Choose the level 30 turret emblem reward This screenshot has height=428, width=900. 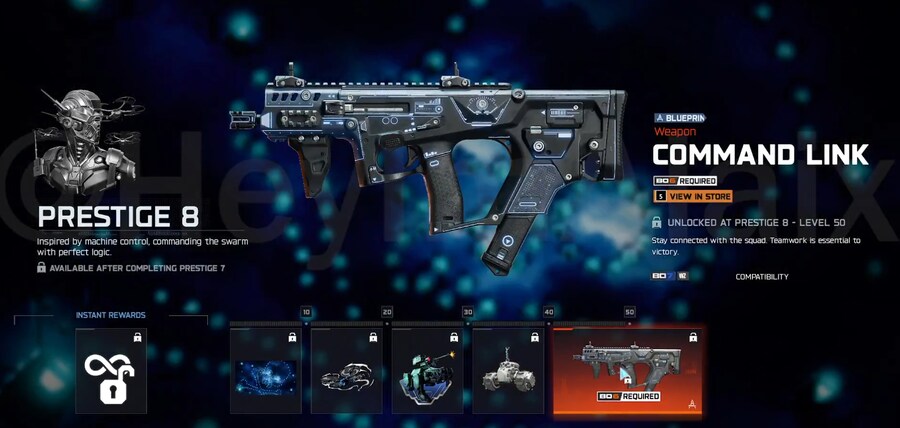pos(427,371)
